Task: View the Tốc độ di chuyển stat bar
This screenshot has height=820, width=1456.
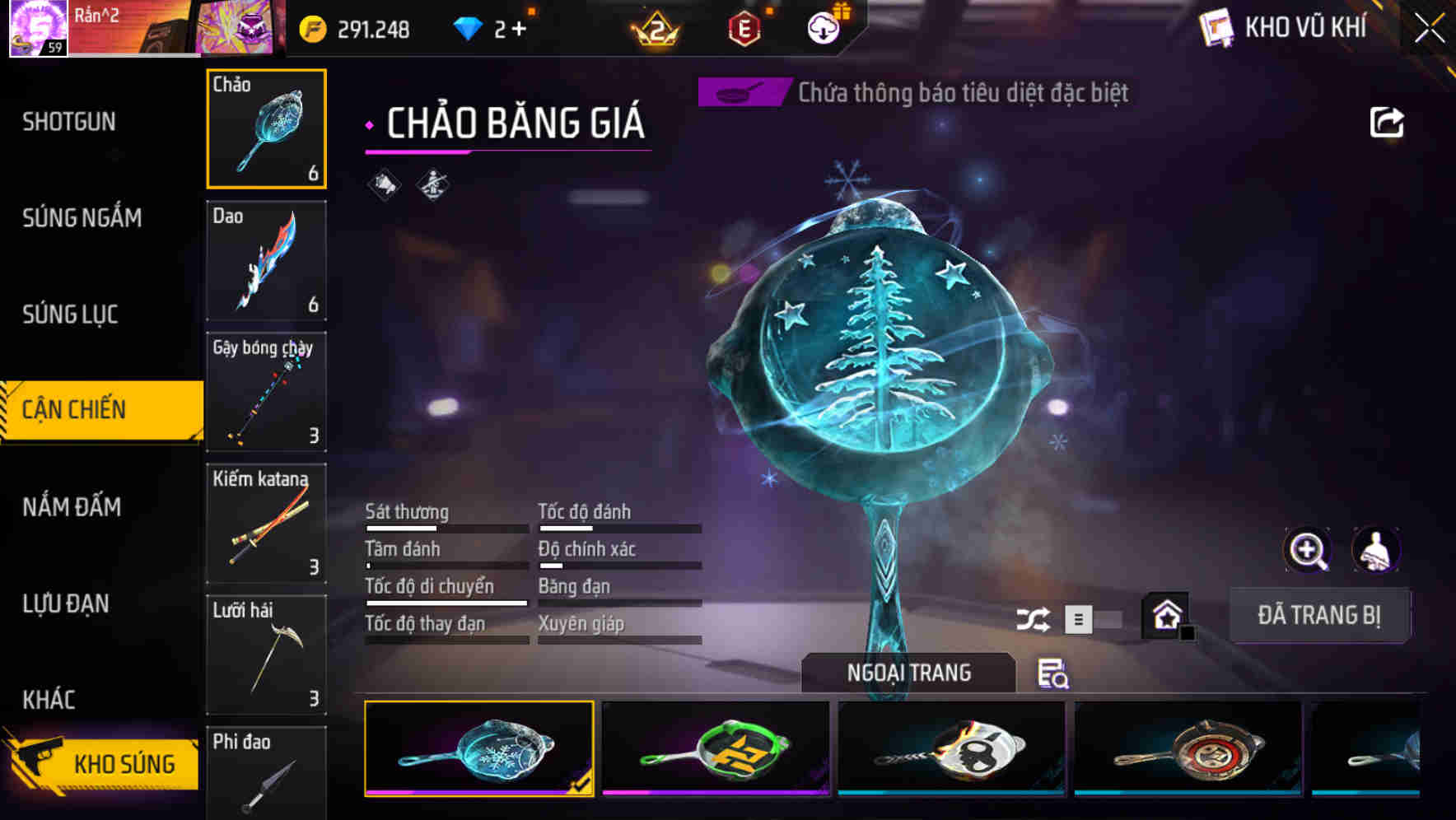Action: (445, 594)
